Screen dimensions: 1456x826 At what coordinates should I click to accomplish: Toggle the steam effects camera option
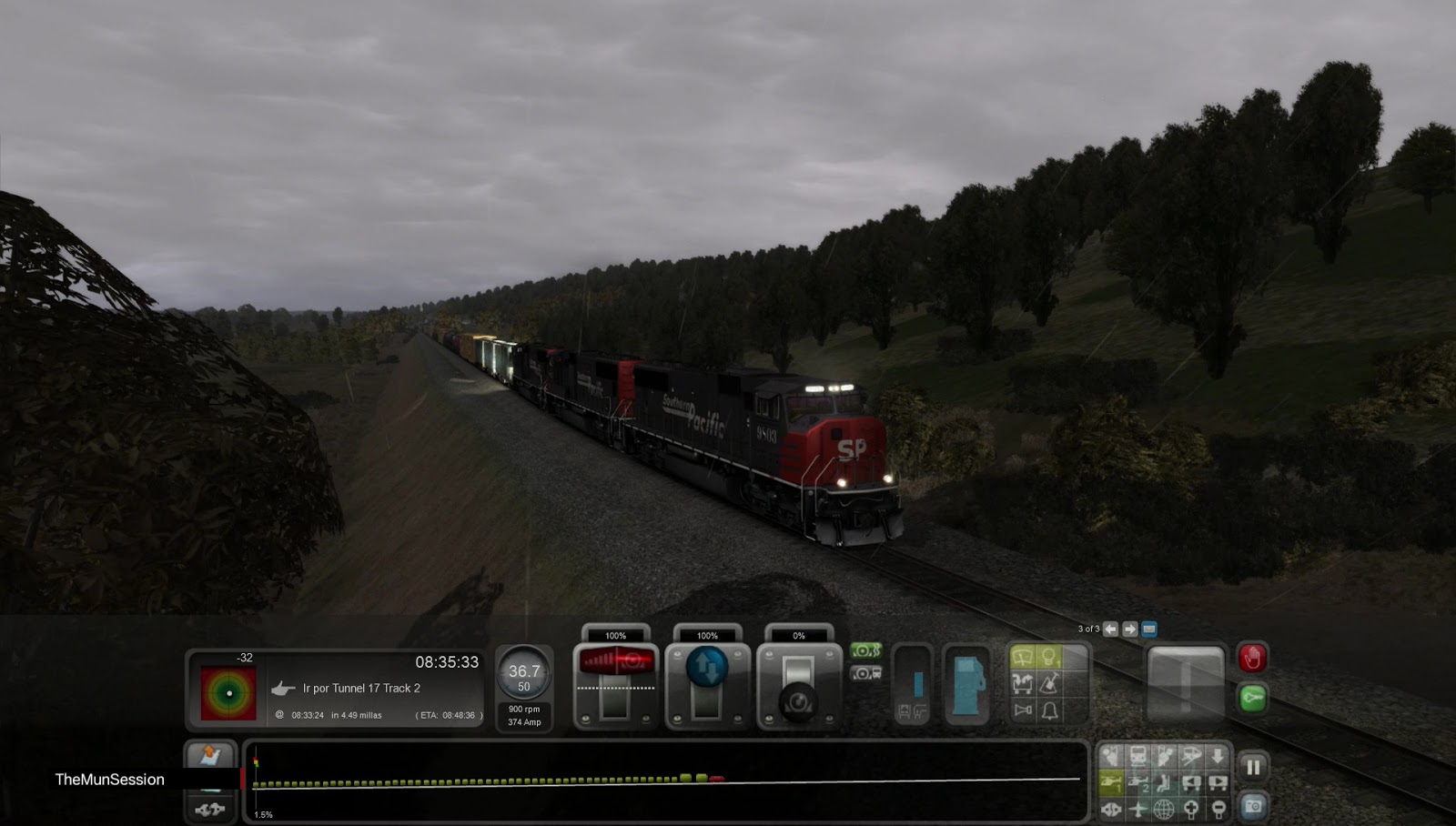click(867, 650)
